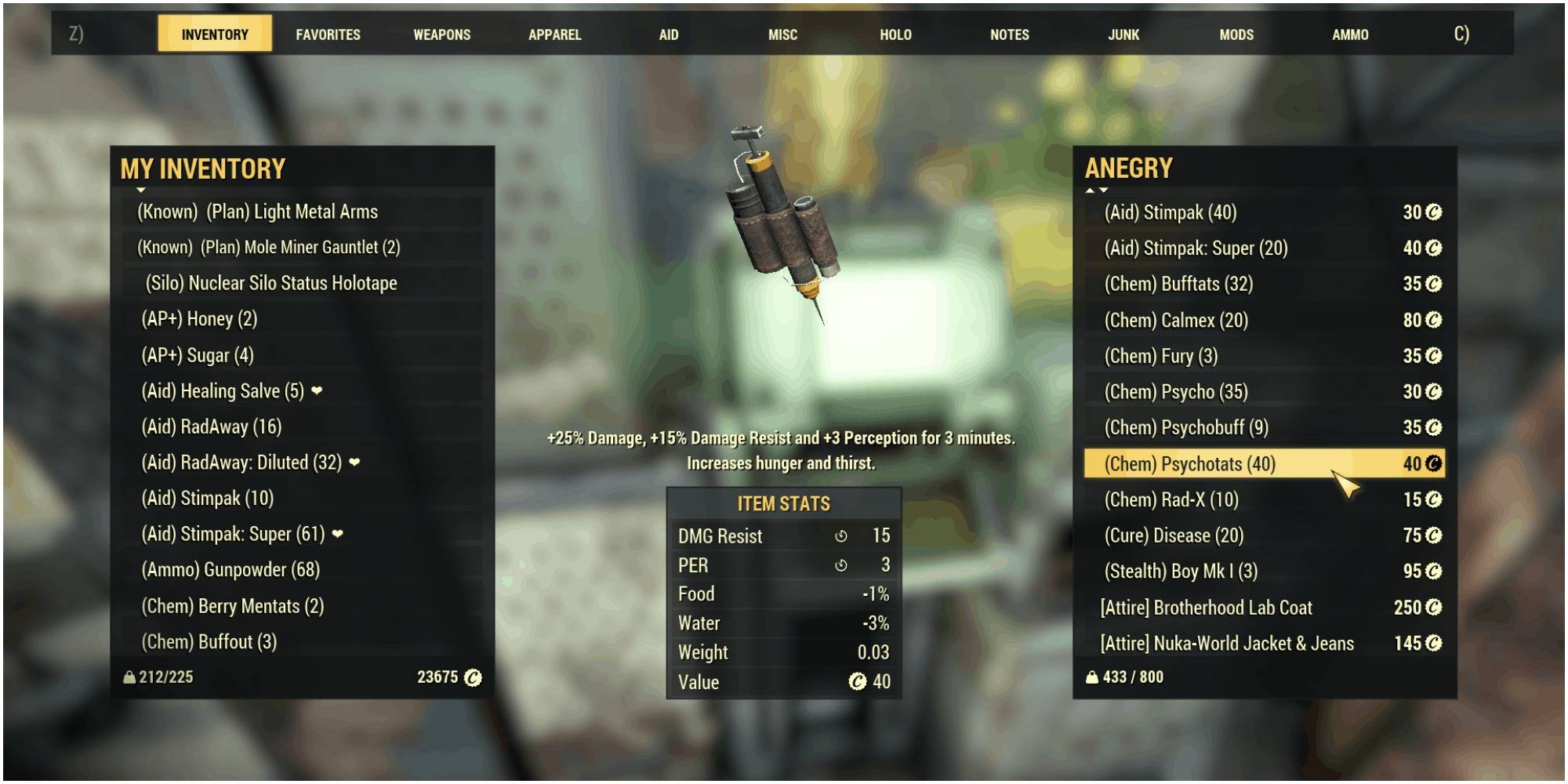This screenshot has width=1568, height=784.
Task: Pick the Brotherhood Lab Coat listing
Action: (x=1205, y=608)
